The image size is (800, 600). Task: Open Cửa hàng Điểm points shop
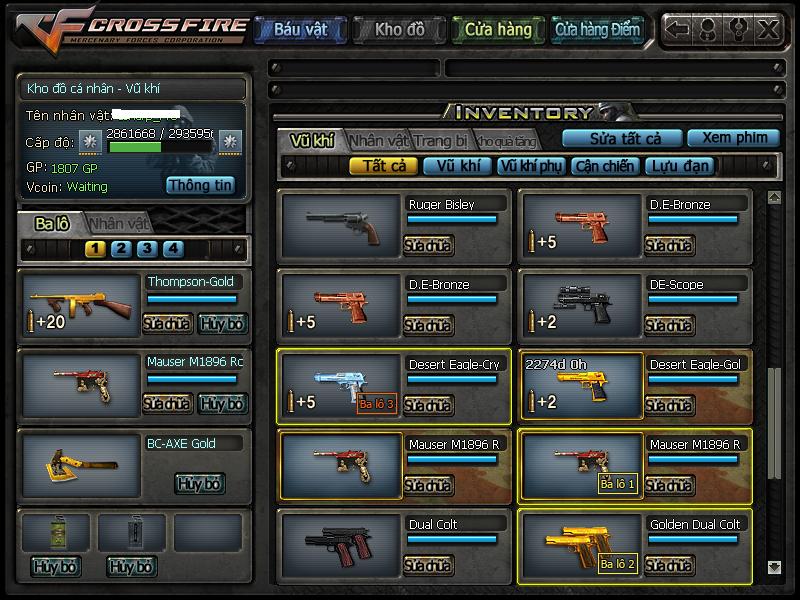[x=597, y=30]
